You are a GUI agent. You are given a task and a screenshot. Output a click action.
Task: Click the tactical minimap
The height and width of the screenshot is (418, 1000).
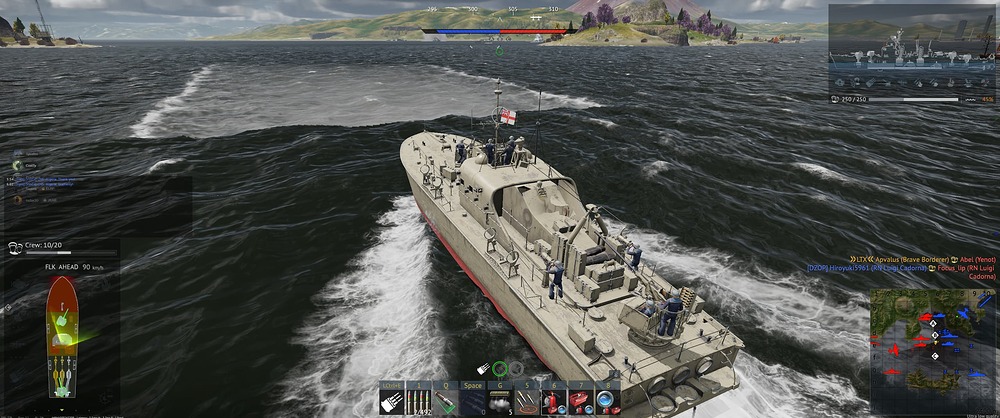click(932, 351)
